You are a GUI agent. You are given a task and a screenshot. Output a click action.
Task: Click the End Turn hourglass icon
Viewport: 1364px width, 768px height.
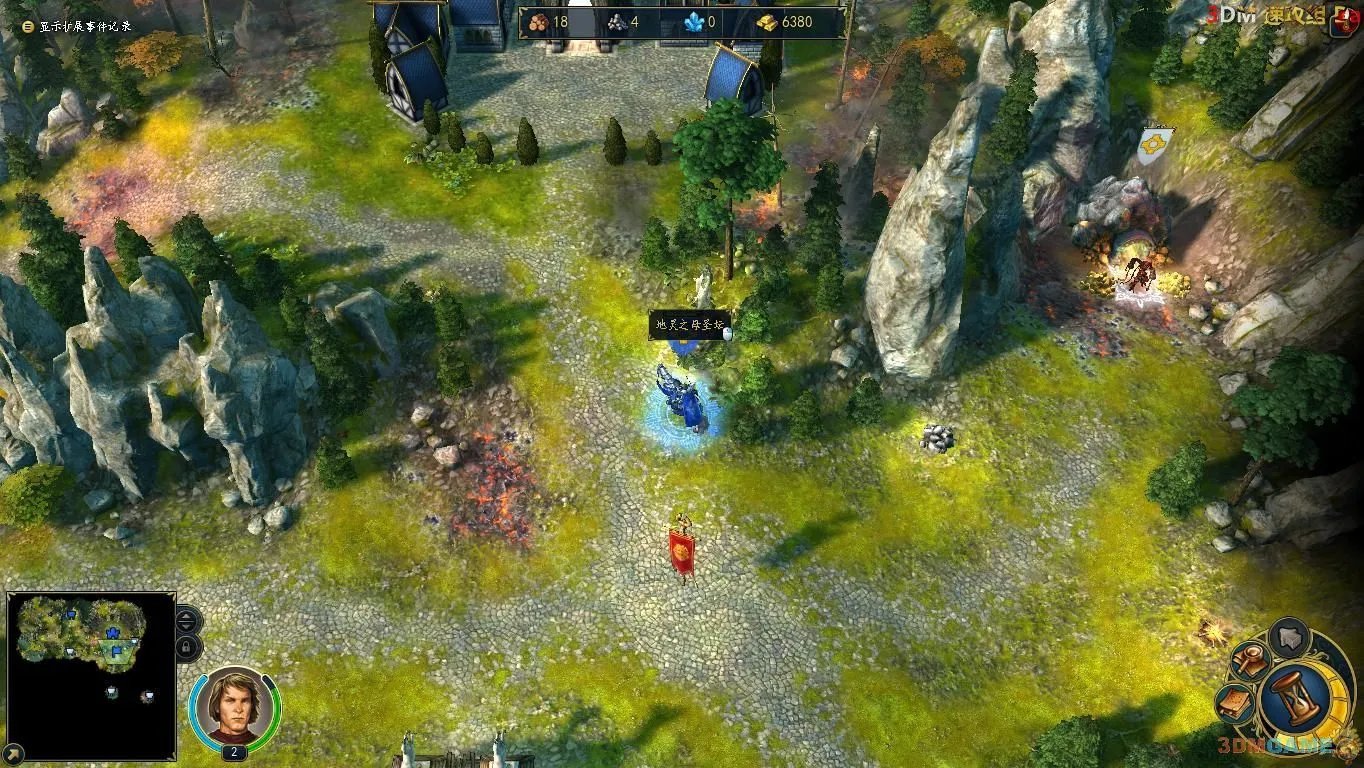click(x=1294, y=698)
